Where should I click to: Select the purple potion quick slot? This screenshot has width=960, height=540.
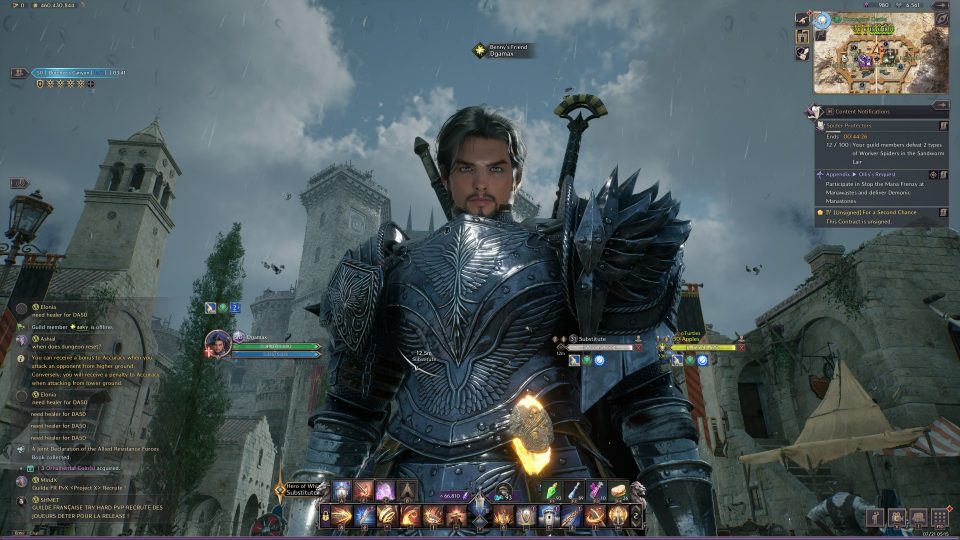pos(596,490)
